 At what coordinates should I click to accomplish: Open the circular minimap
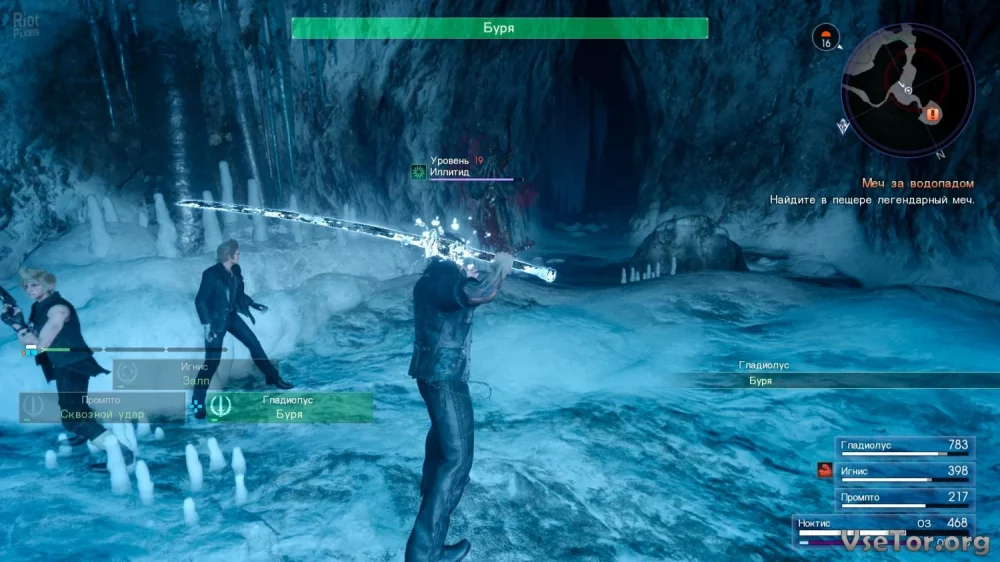(908, 91)
